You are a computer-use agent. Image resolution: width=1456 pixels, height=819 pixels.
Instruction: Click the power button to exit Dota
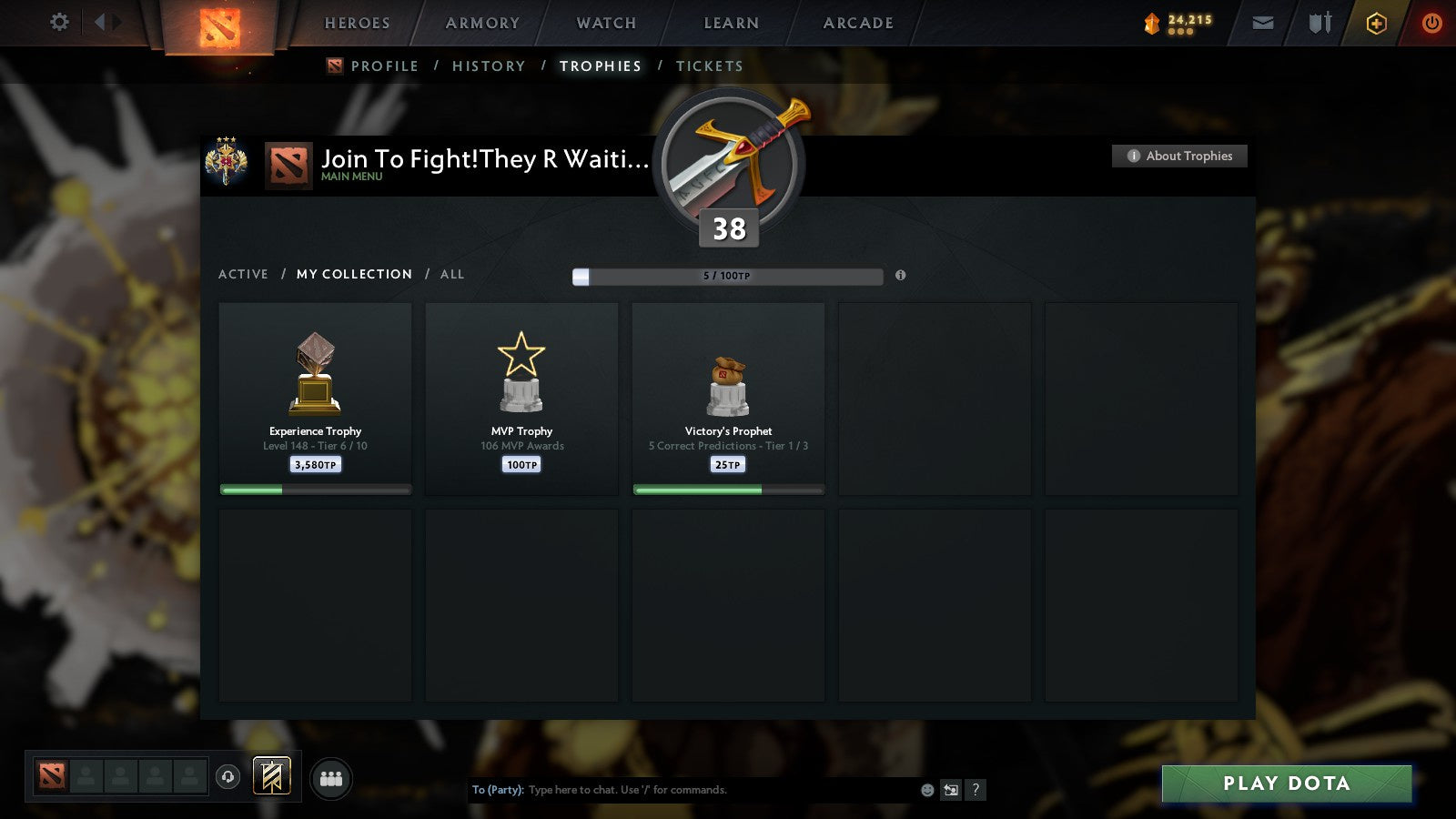pyautogui.click(x=1431, y=23)
